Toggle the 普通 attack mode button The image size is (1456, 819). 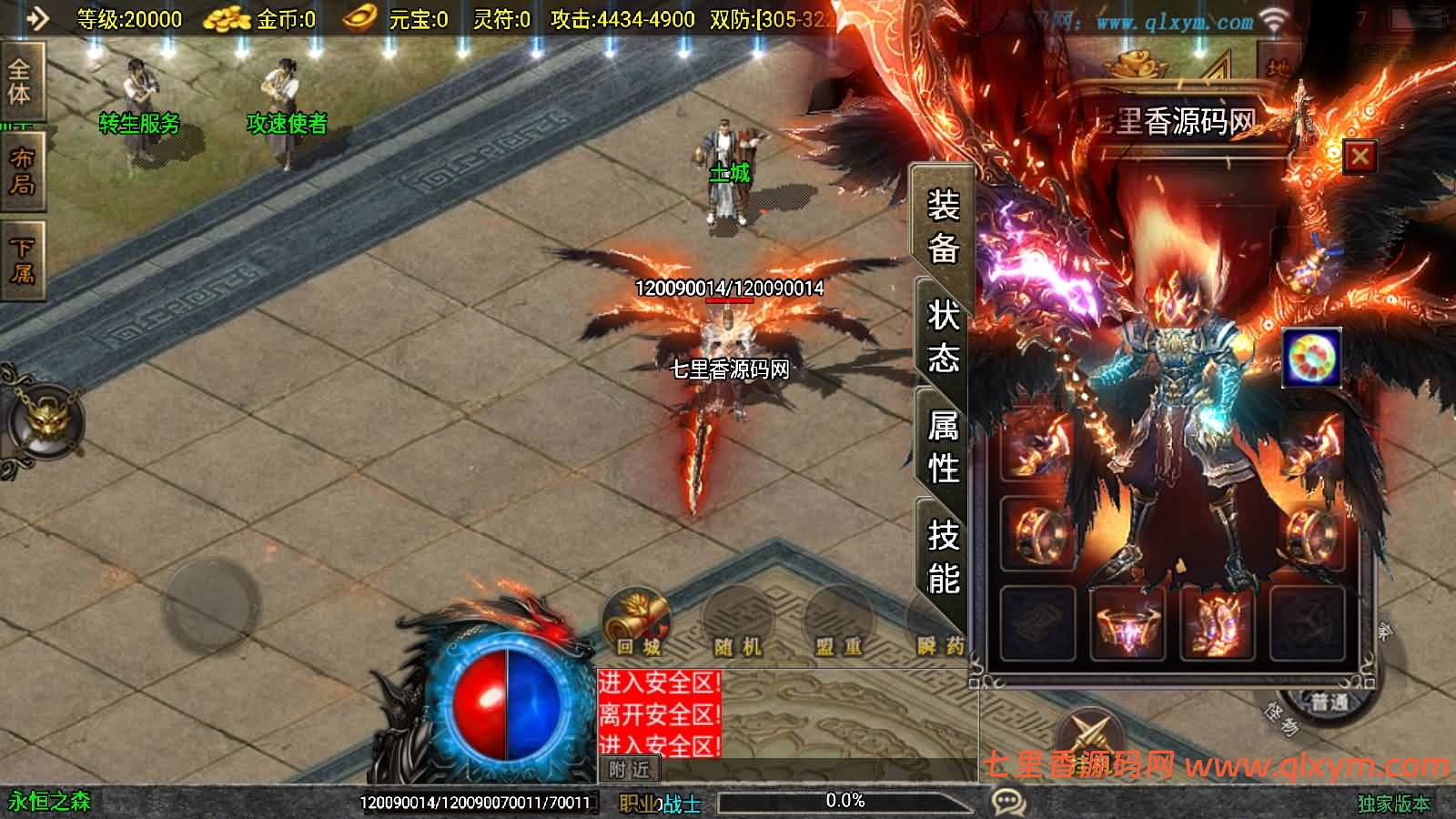tap(1329, 703)
